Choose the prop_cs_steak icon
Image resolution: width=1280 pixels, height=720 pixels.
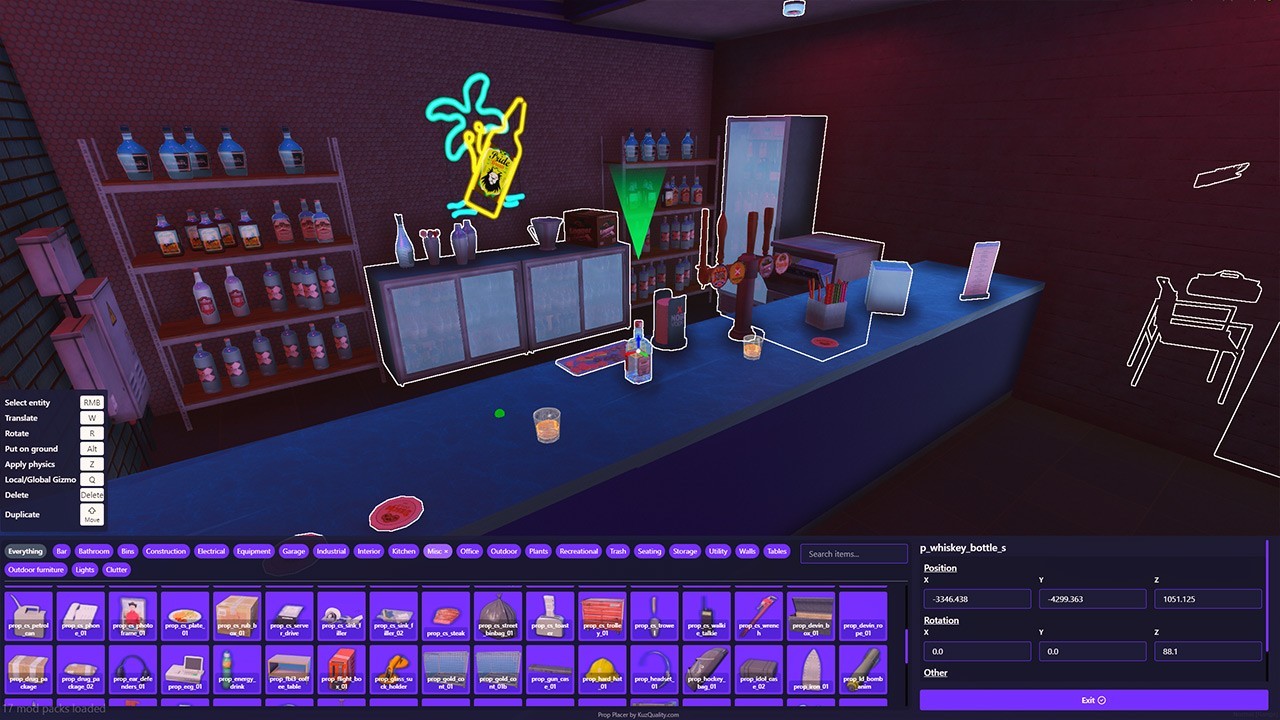click(445, 615)
